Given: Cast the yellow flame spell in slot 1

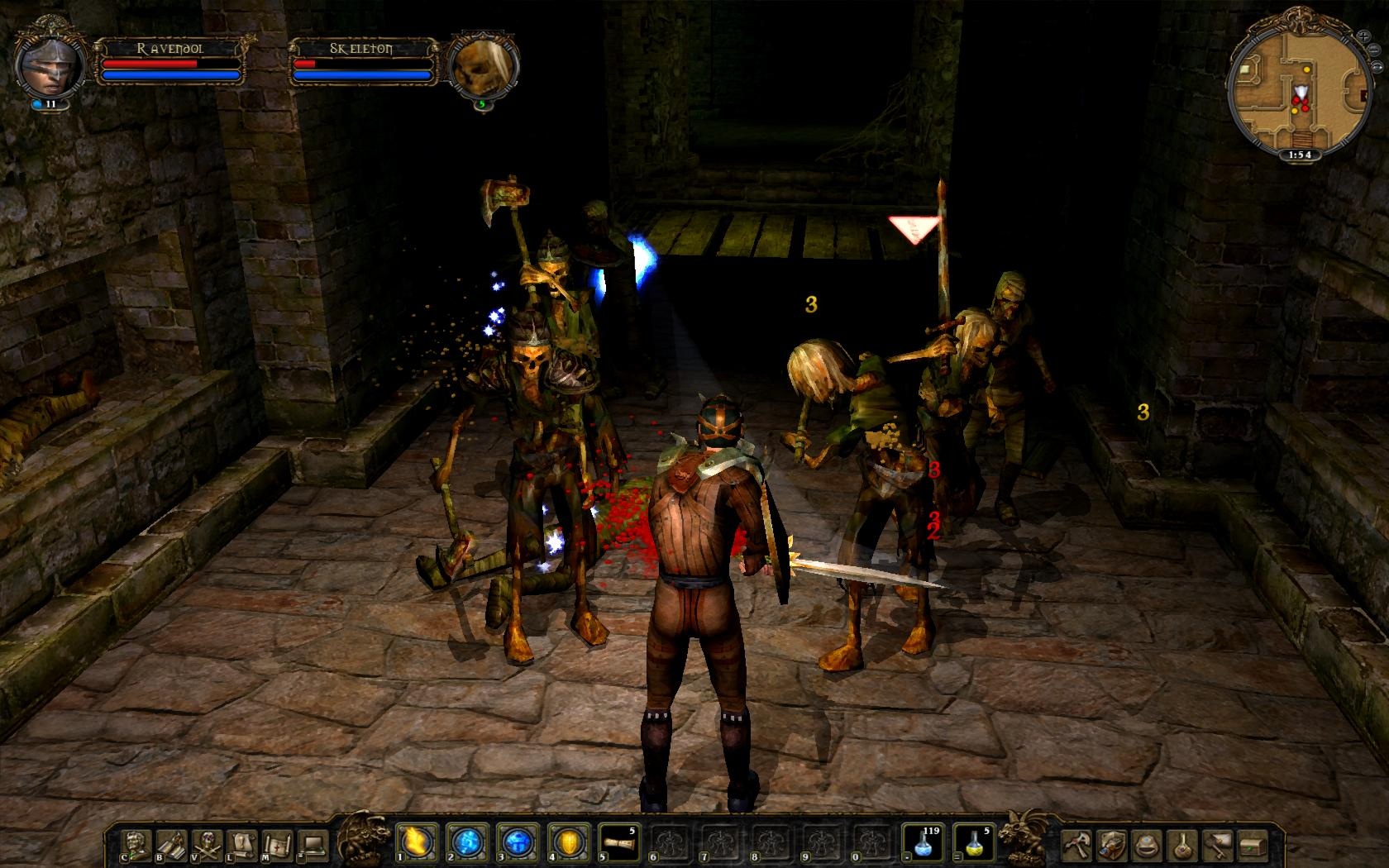Looking at the screenshot, I should (413, 842).
